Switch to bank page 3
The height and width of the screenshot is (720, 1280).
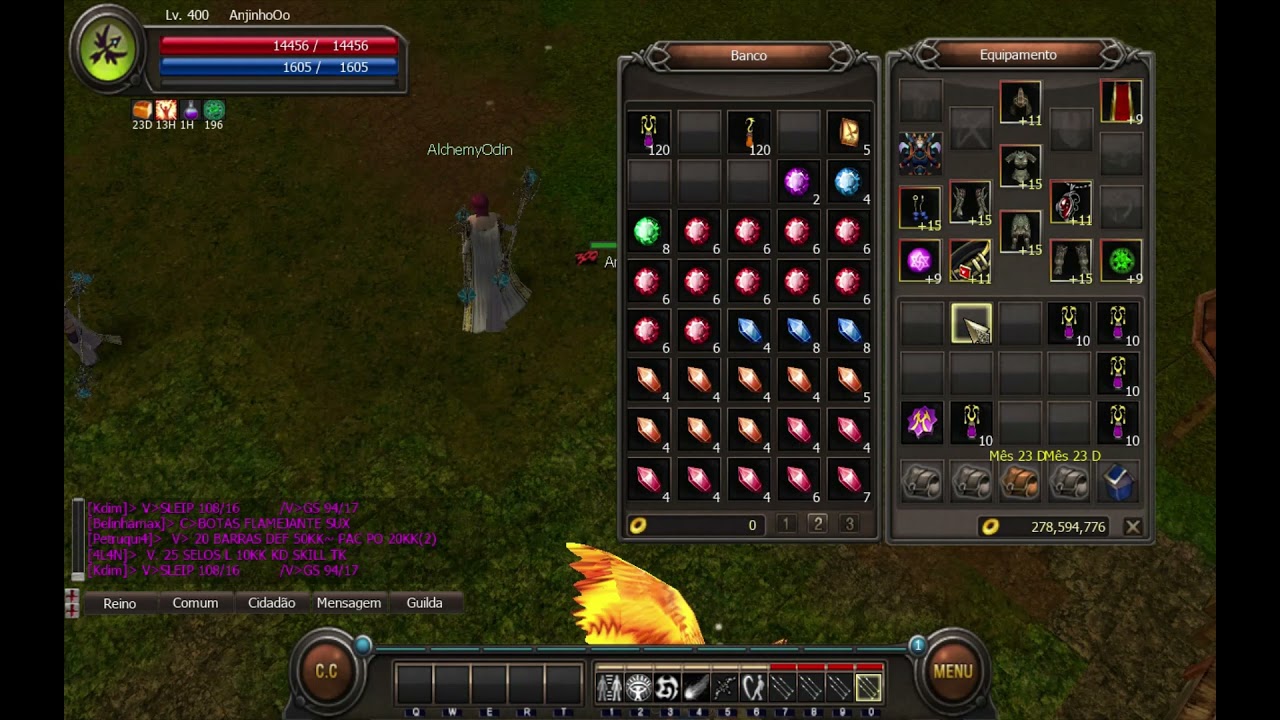click(x=849, y=524)
